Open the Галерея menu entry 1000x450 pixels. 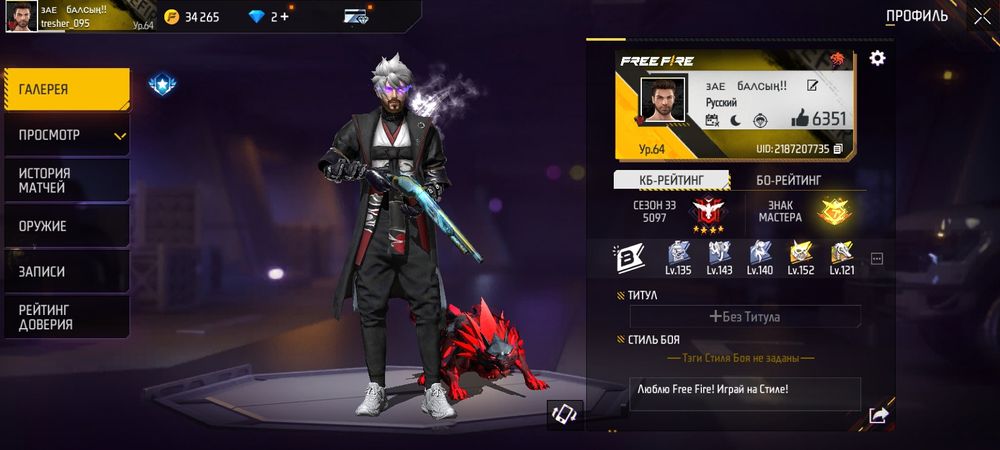(x=66, y=89)
